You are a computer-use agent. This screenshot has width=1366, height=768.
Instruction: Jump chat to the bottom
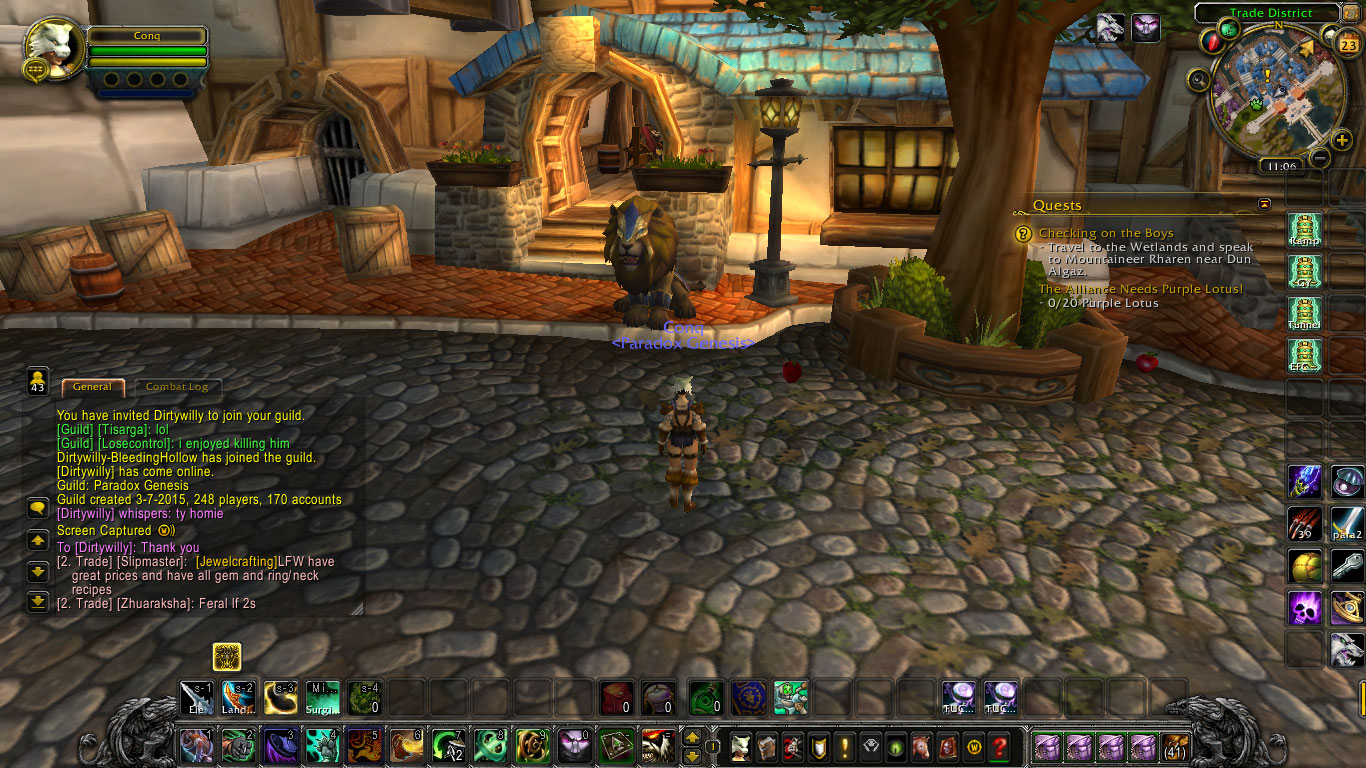point(38,601)
